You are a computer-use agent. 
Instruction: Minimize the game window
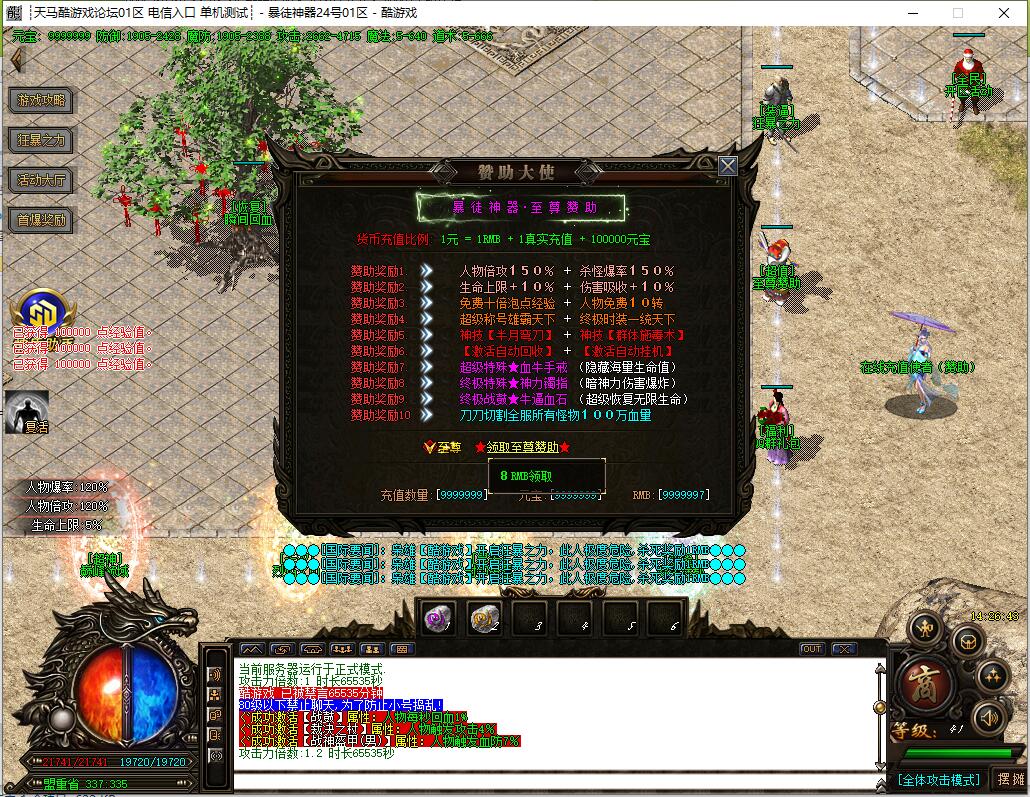coord(911,13)
